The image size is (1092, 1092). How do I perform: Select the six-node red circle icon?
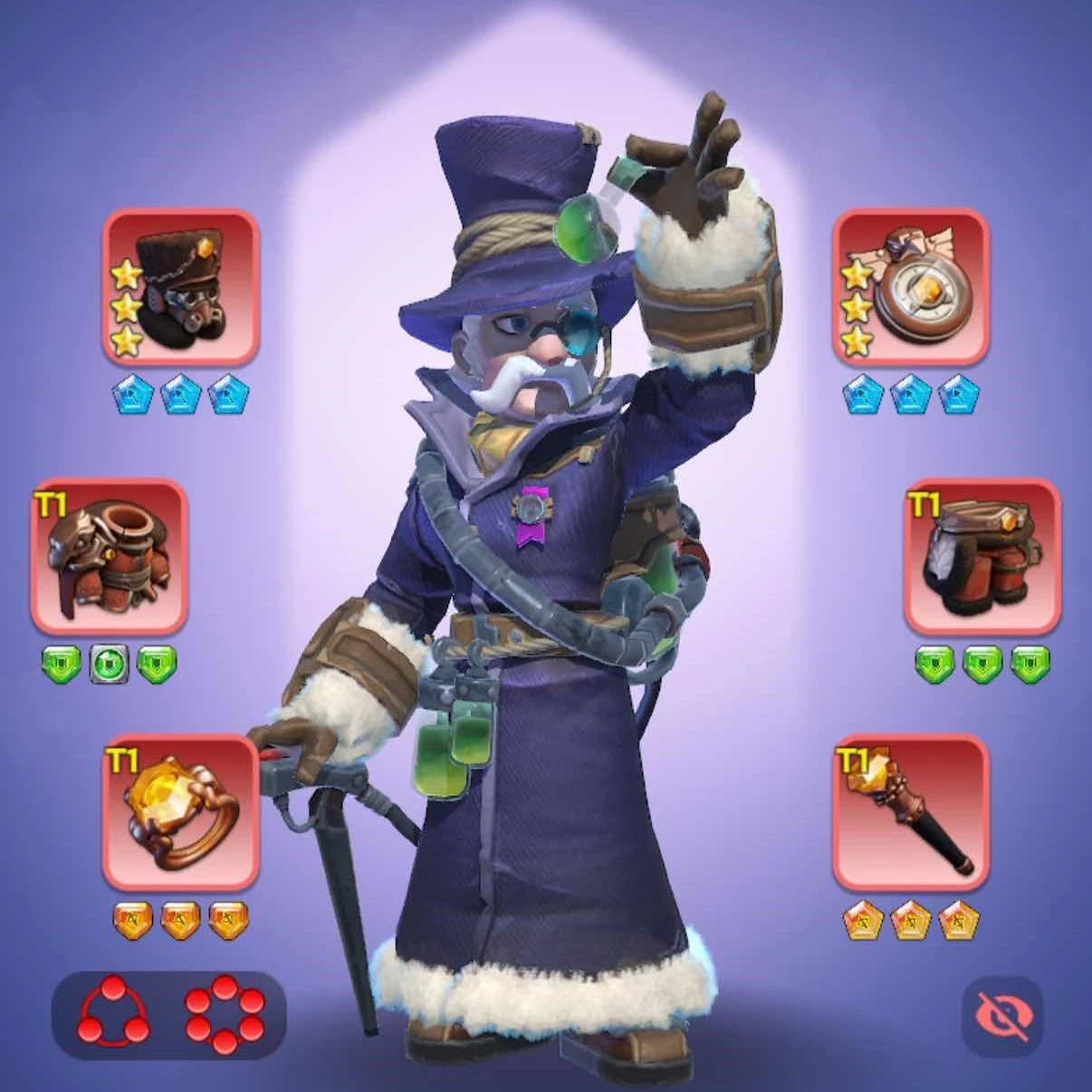(225, 1014)
